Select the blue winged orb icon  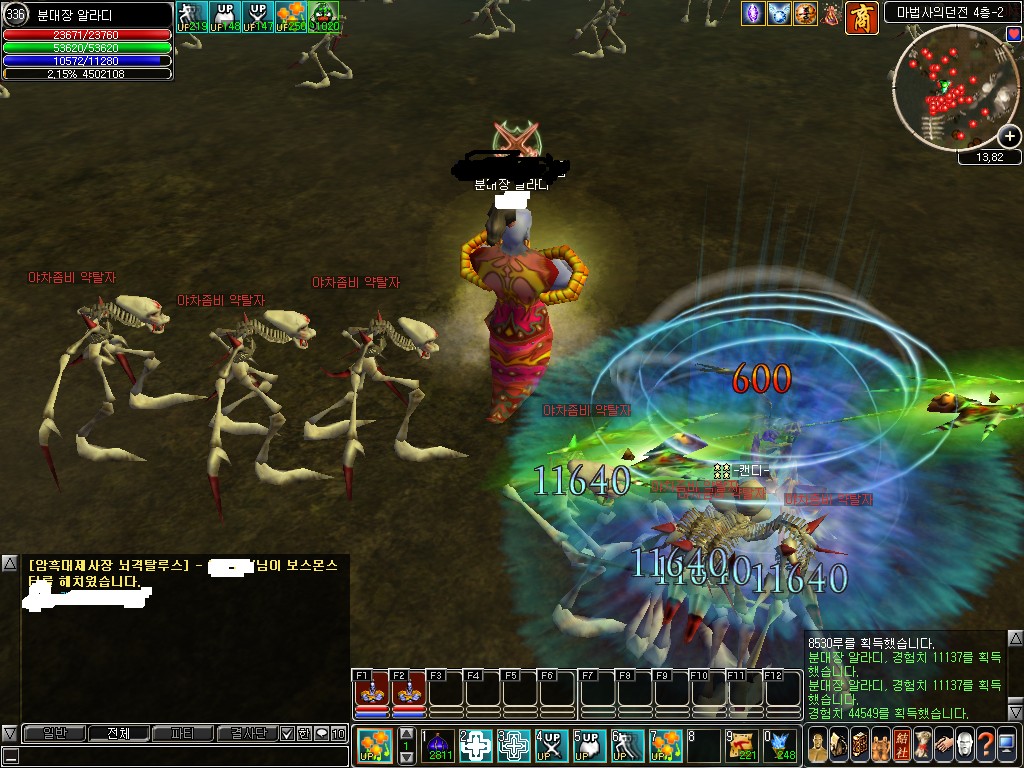tap(779, 14)
